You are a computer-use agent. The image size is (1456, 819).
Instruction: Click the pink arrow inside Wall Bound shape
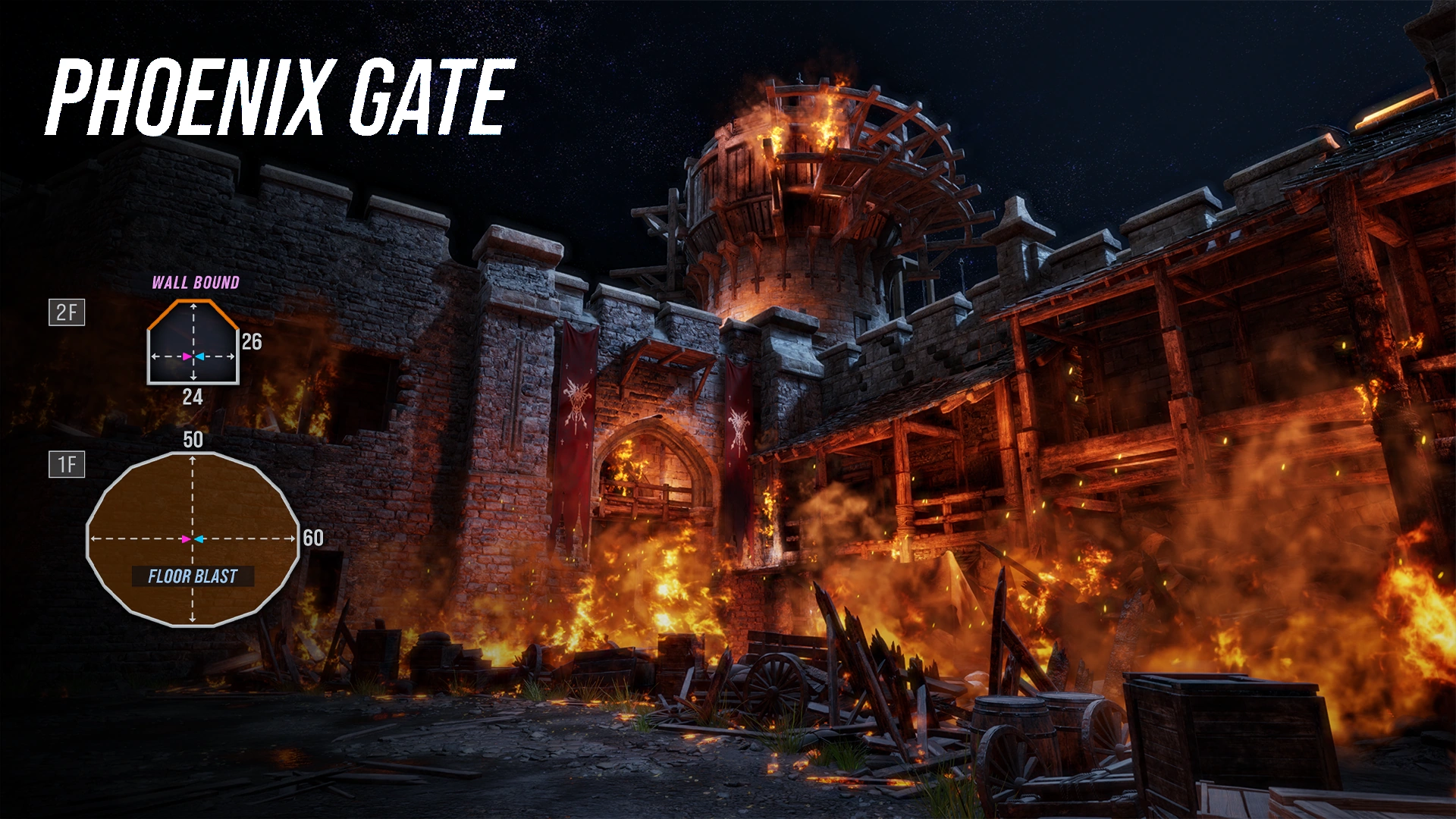point(185,356)
